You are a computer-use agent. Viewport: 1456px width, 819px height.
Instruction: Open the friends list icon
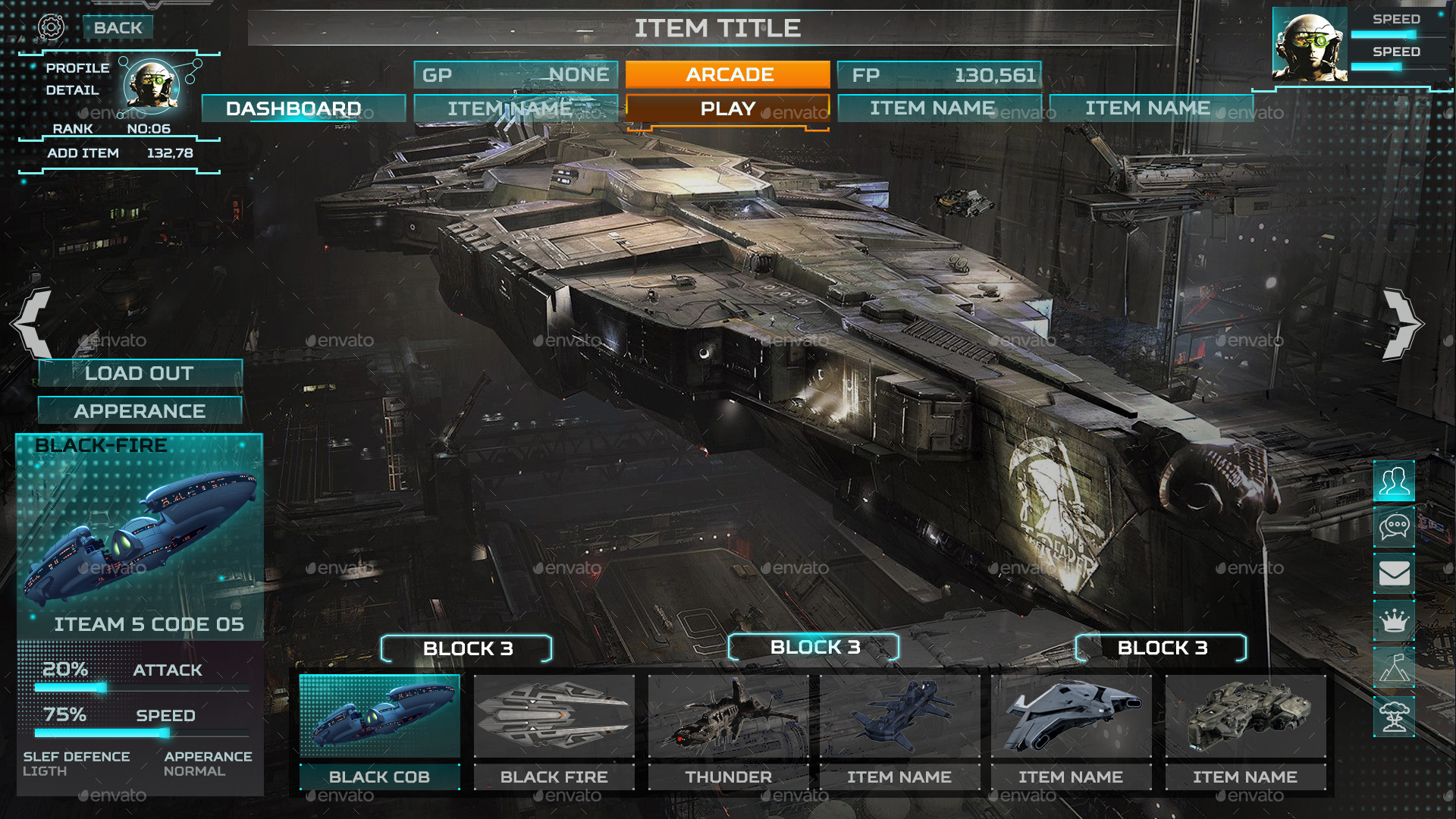(1394, 480)
